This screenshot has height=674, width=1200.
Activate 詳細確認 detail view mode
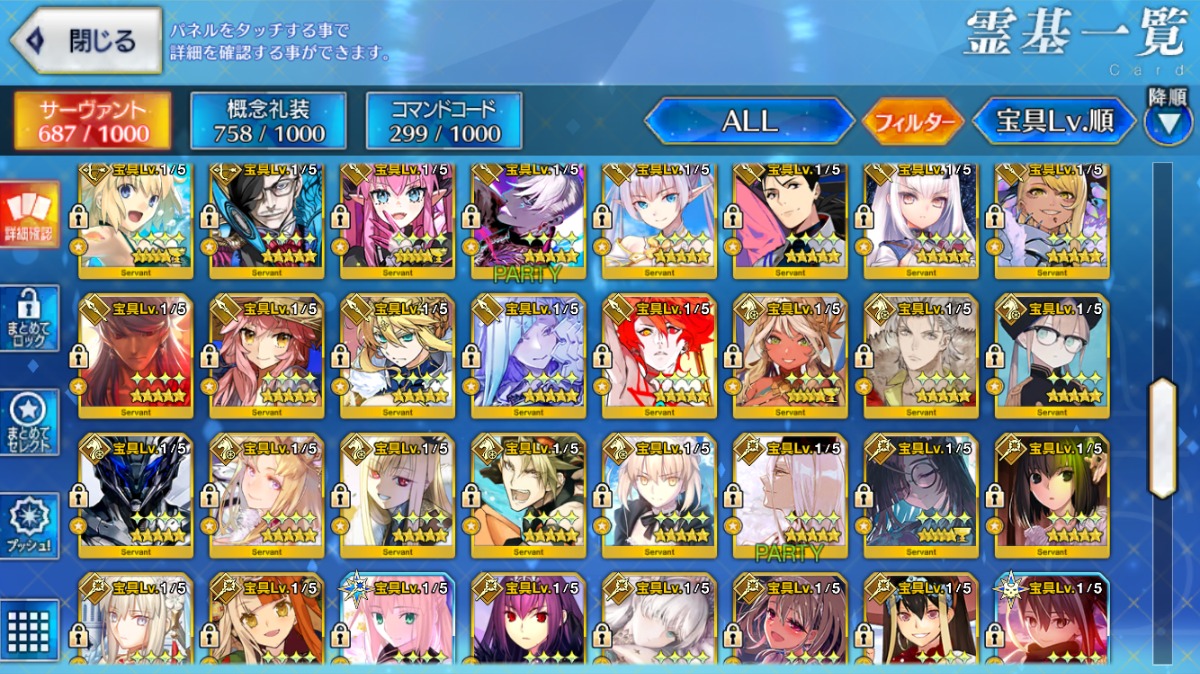tap(29, 215)
